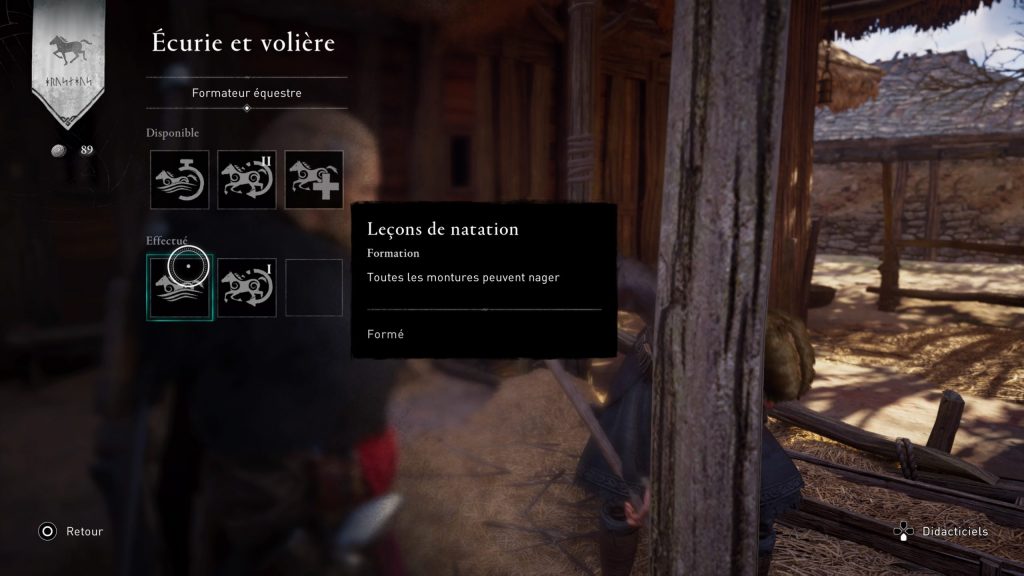This screenshot has width=1024, height=576.
Task: Select the completed Leçons de natation training
Action: [180, 288]
